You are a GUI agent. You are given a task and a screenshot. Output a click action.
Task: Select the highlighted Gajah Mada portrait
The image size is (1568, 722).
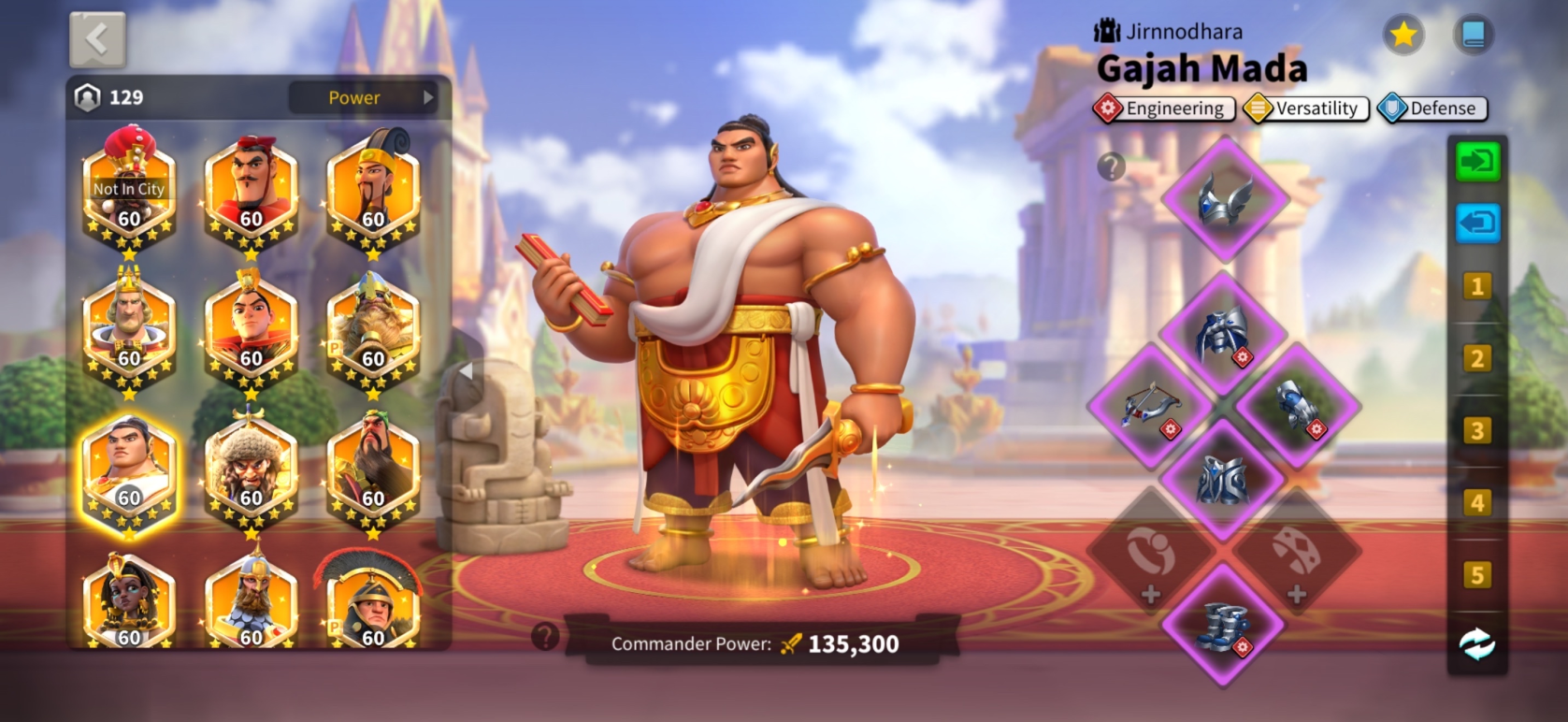[129, 472]
